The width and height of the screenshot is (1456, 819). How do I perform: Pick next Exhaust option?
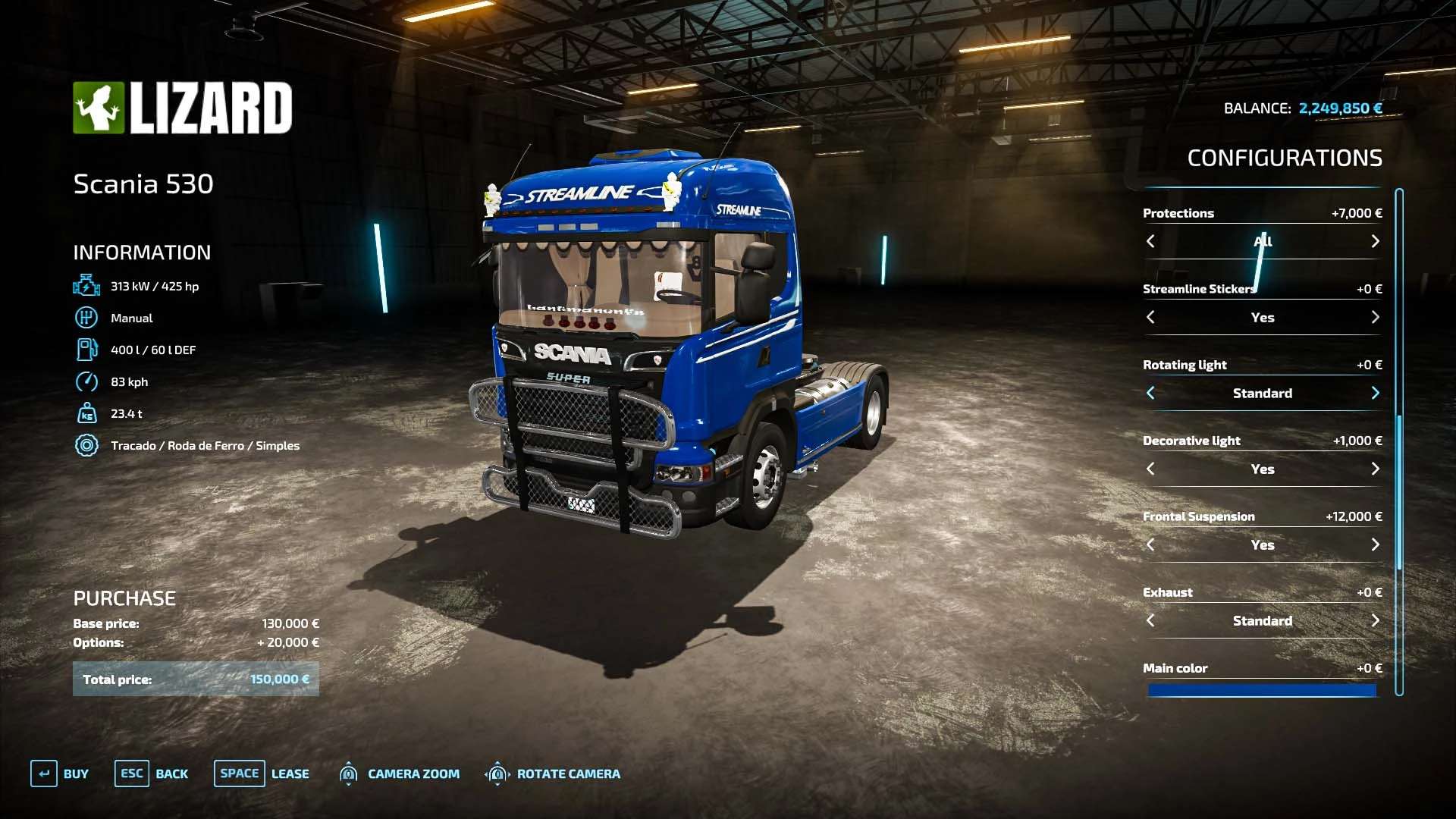(x=1375, y=620)
